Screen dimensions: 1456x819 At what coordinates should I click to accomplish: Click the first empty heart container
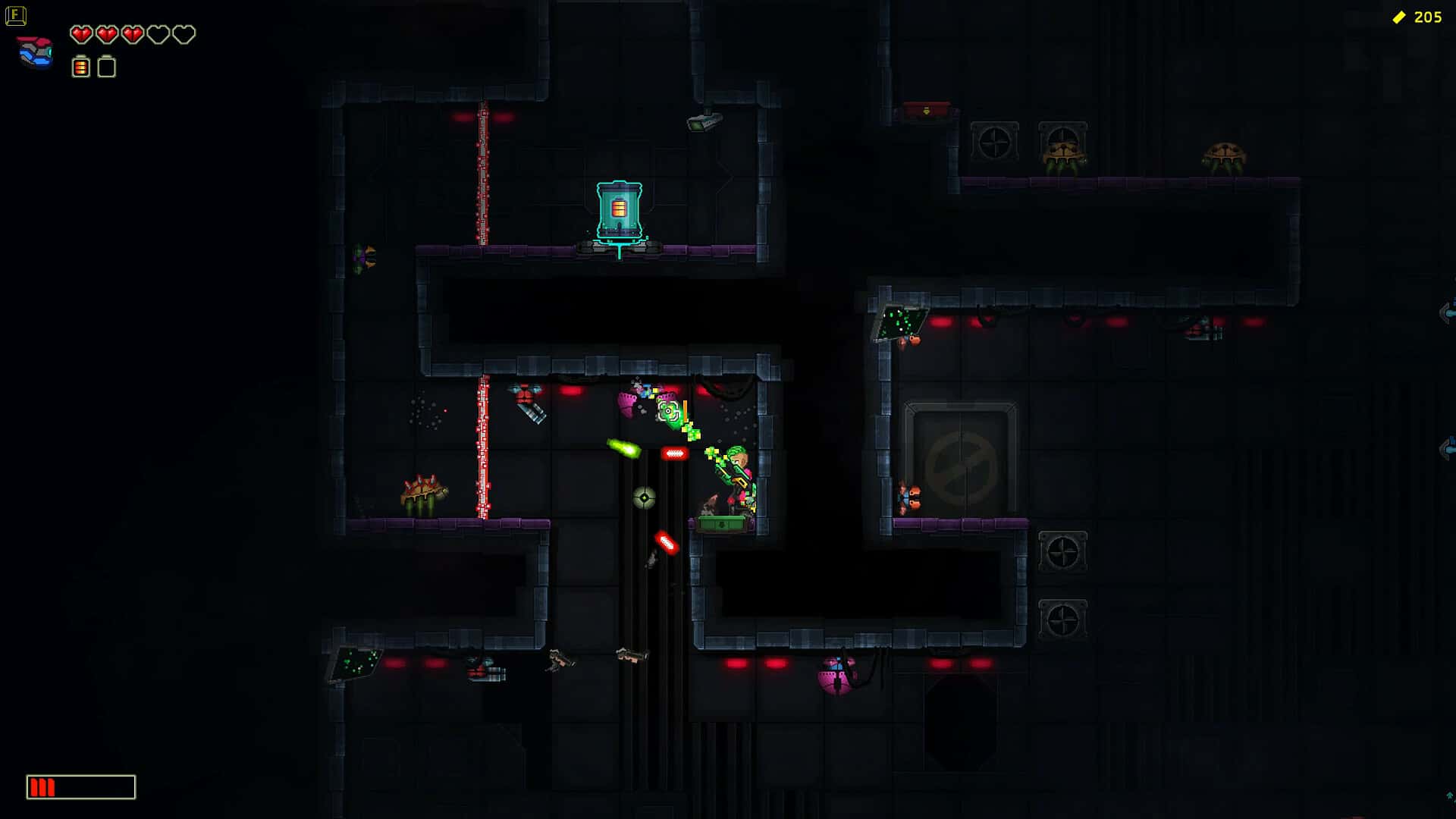pos(157,34)
